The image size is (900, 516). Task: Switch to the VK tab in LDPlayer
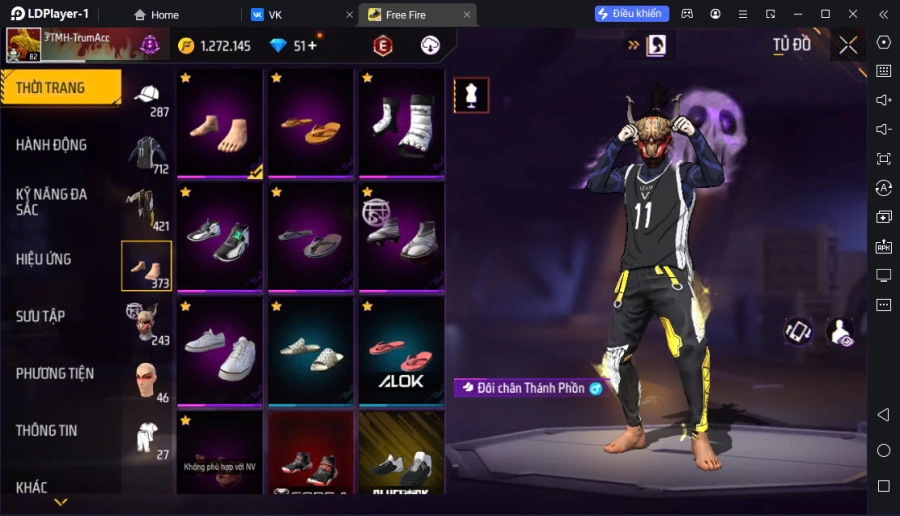[x=275, y=15]
